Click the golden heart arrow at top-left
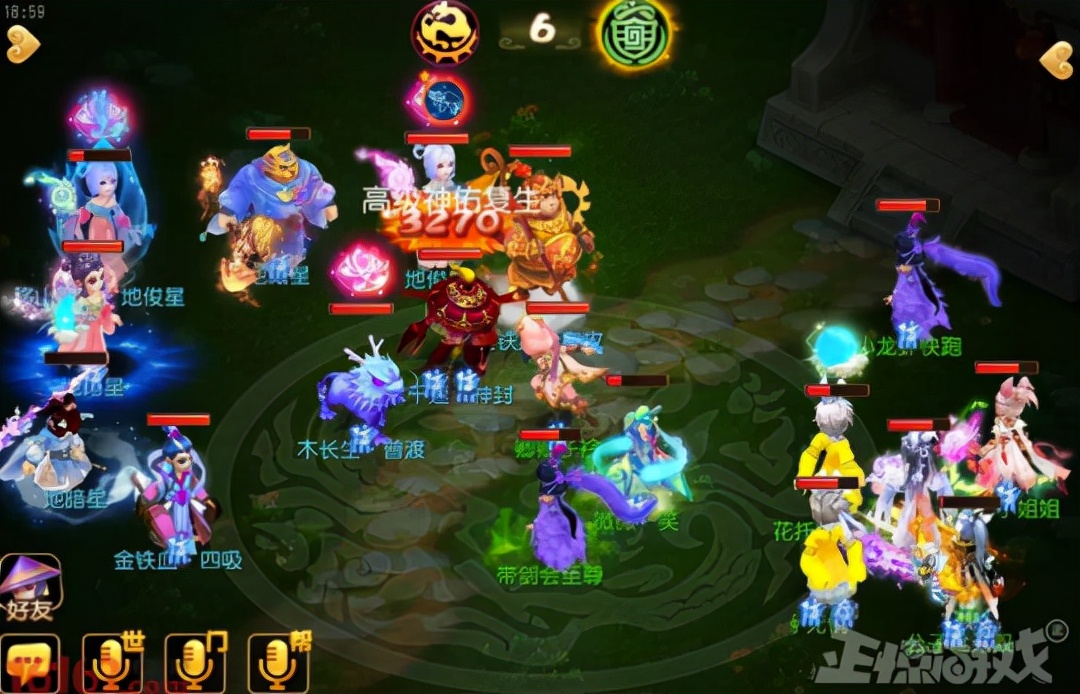This screenshot has width=1080, height=694. tap(23, 45)
